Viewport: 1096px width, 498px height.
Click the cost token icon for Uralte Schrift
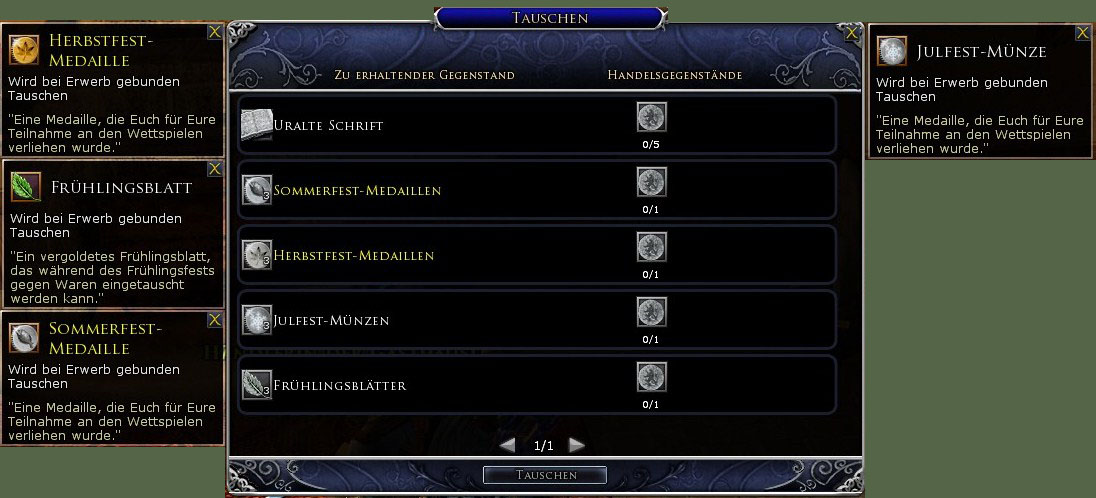[x=651, y=118]
